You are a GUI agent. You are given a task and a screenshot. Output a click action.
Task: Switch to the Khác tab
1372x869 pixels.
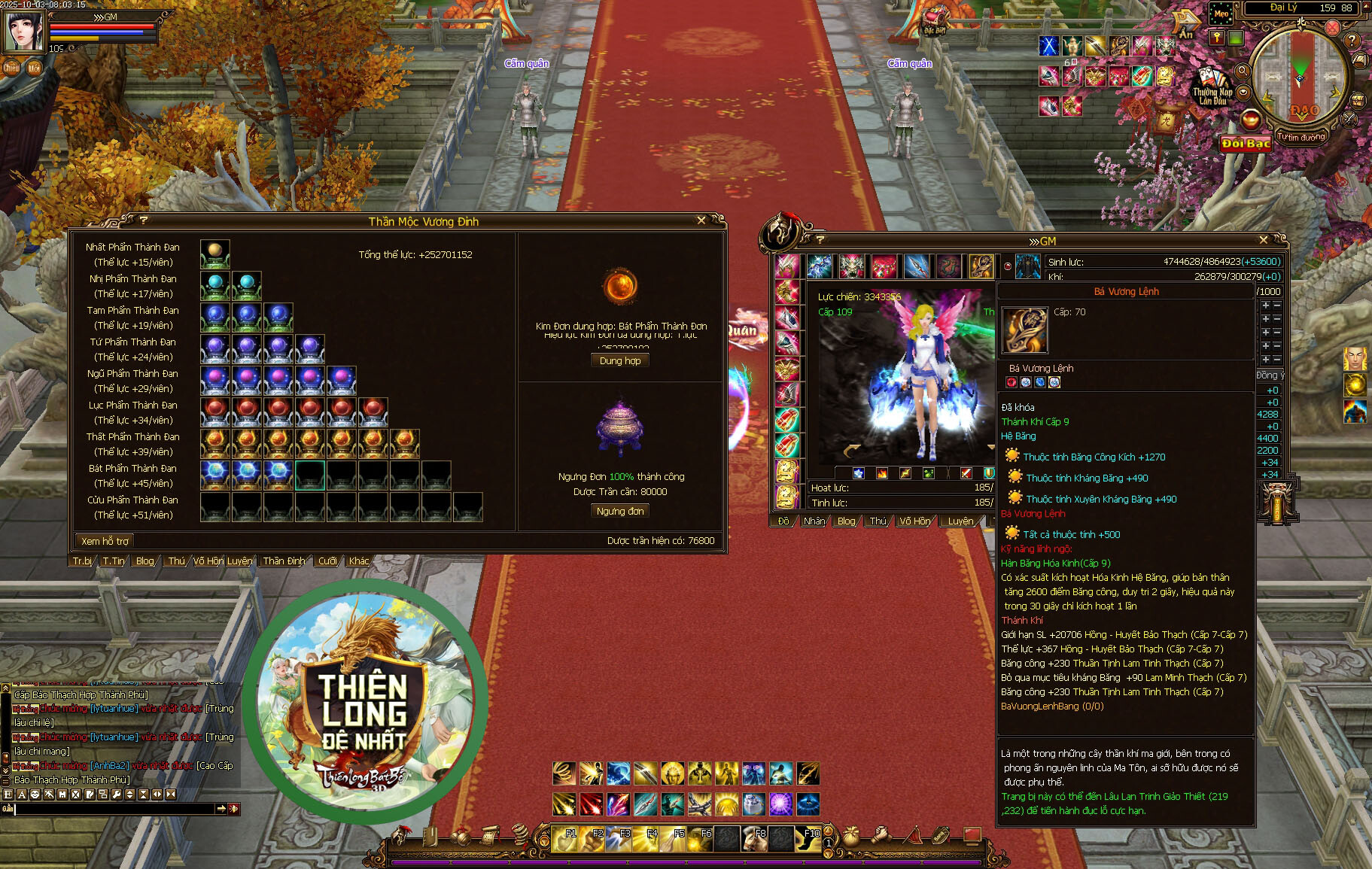(359, 561)
